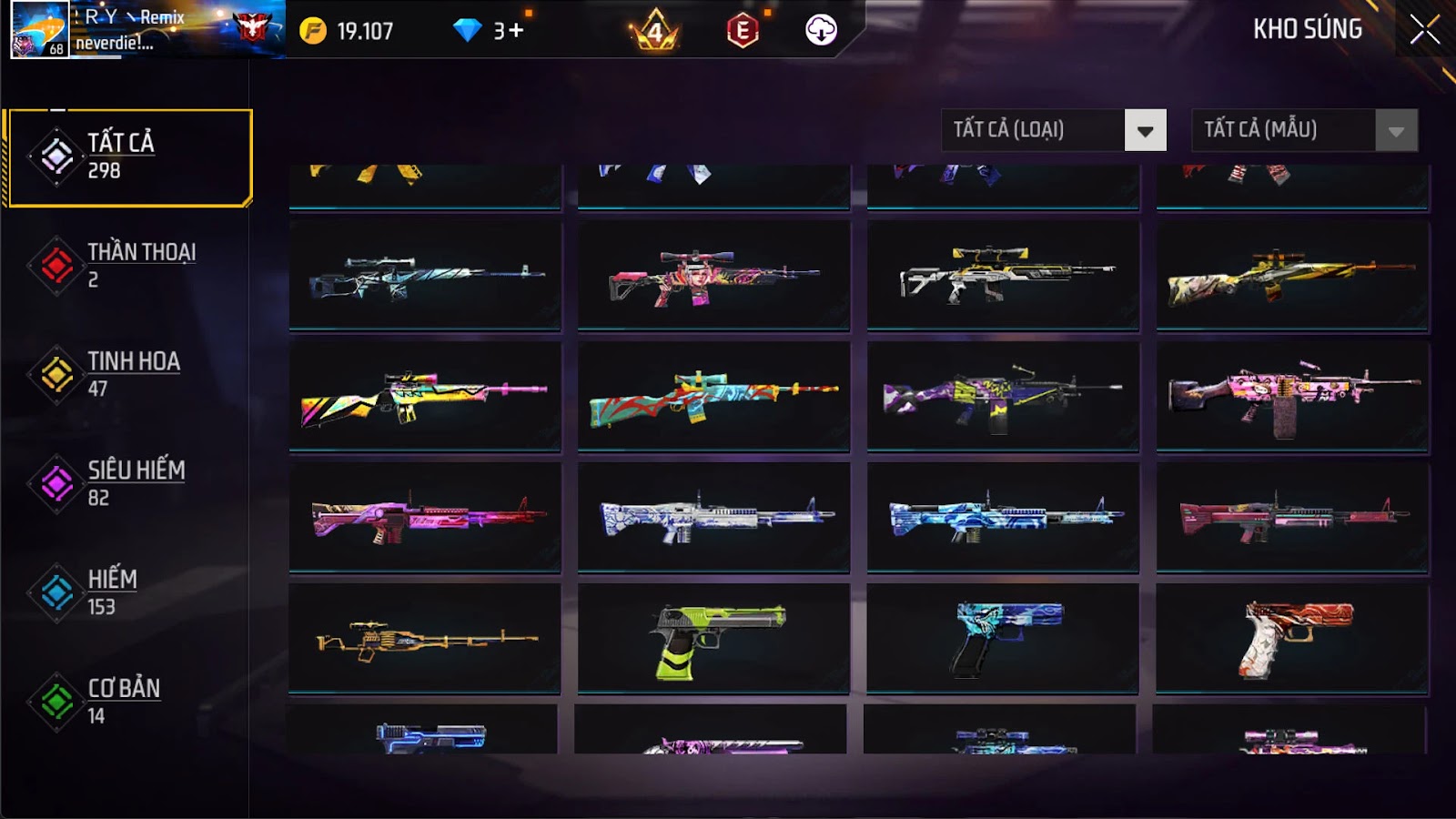Close the Kho Súng weapon vault

click(1424, 30)
